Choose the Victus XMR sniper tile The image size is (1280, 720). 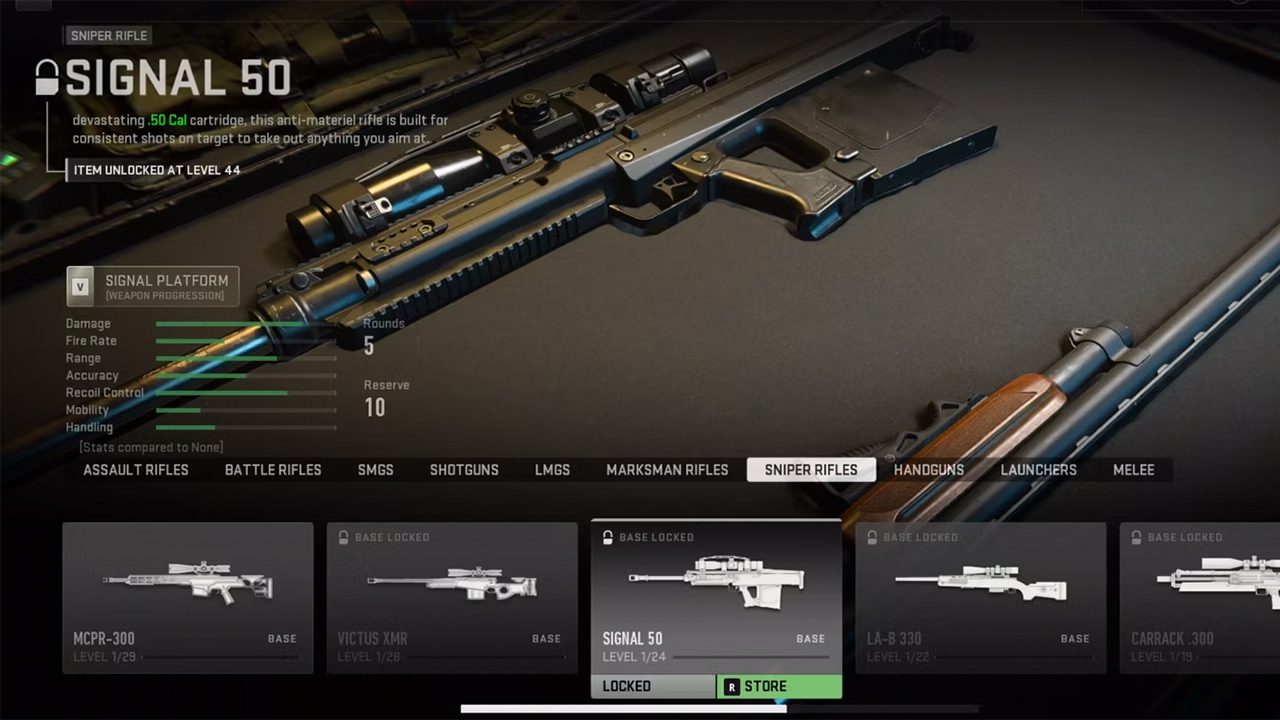click(452, 597)
